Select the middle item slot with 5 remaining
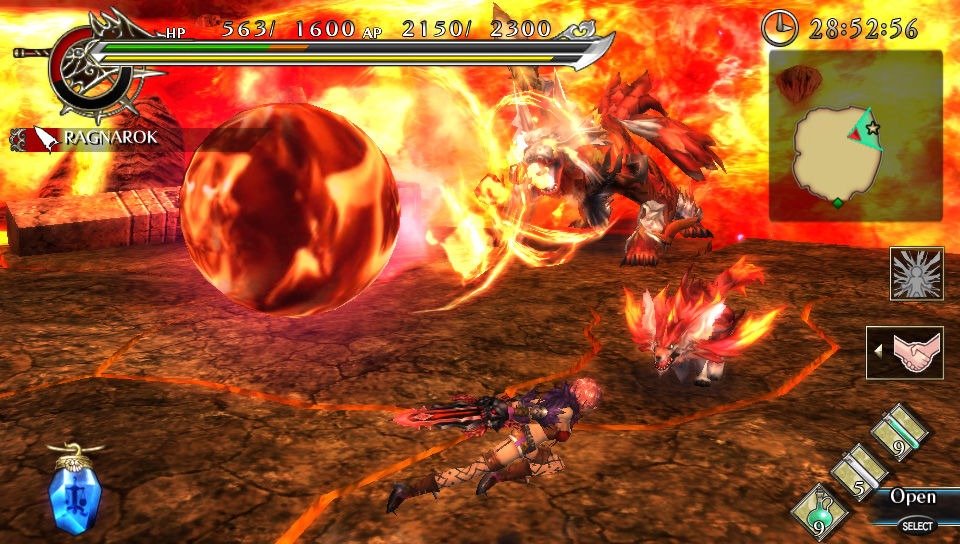Image resolution: width=960 pixels, height=544 pixels. (x=858, y=469)
